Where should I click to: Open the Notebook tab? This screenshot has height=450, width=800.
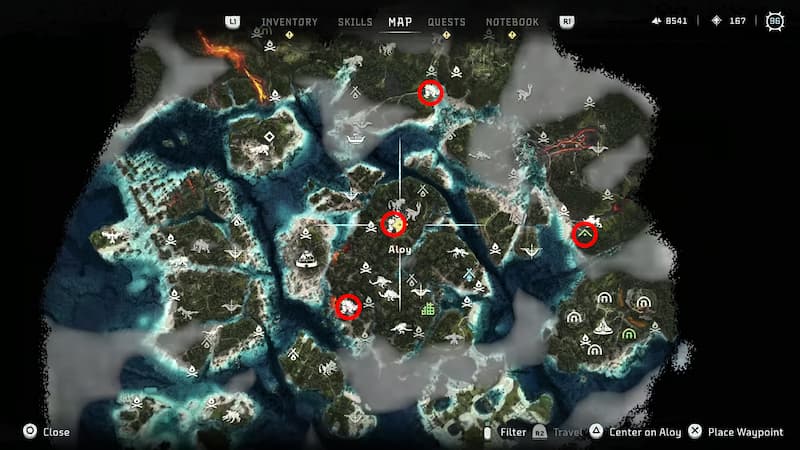click(512, 22)
